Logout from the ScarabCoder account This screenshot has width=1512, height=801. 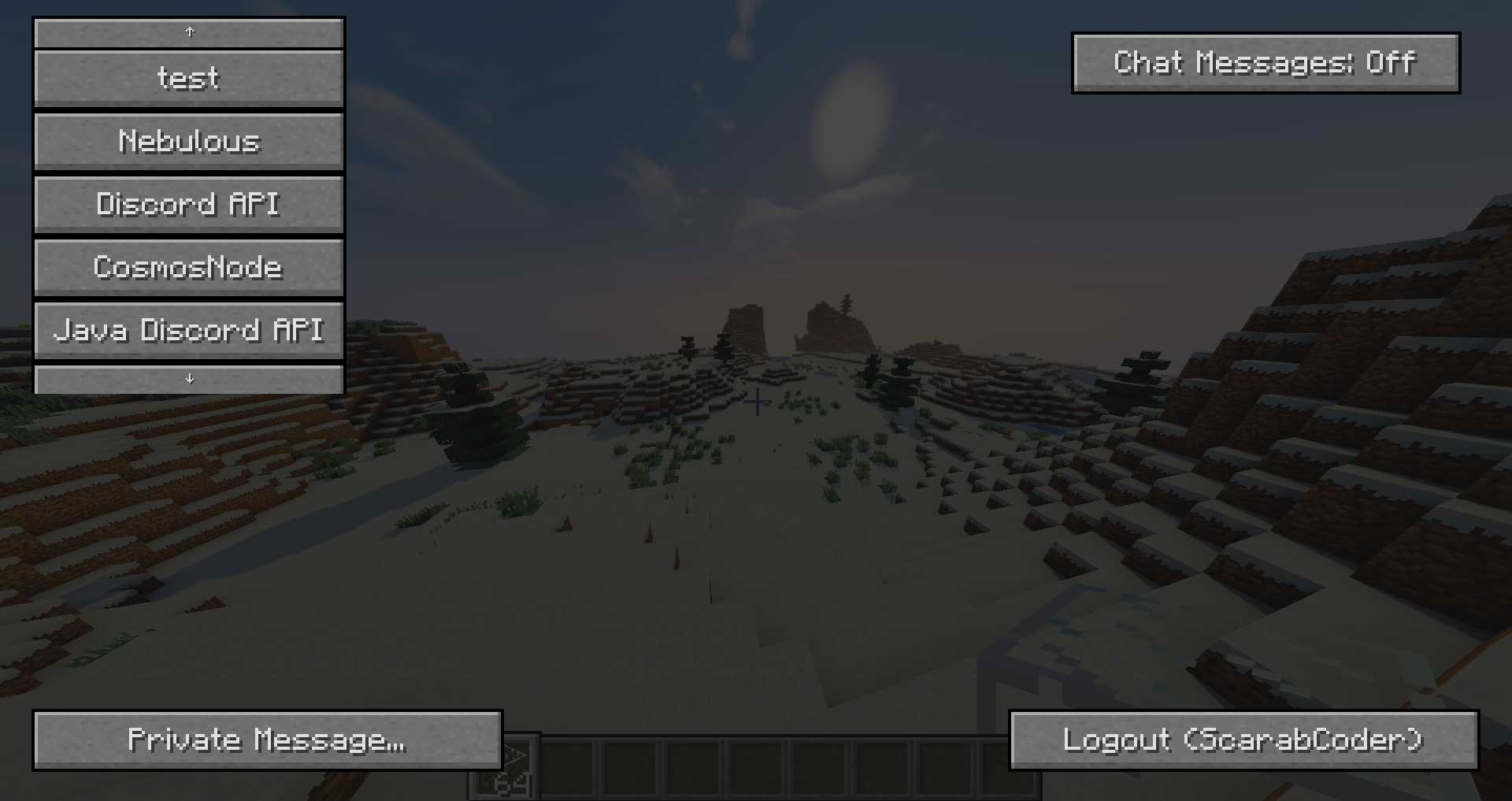pyautogui.click(x=1243, y=740)
